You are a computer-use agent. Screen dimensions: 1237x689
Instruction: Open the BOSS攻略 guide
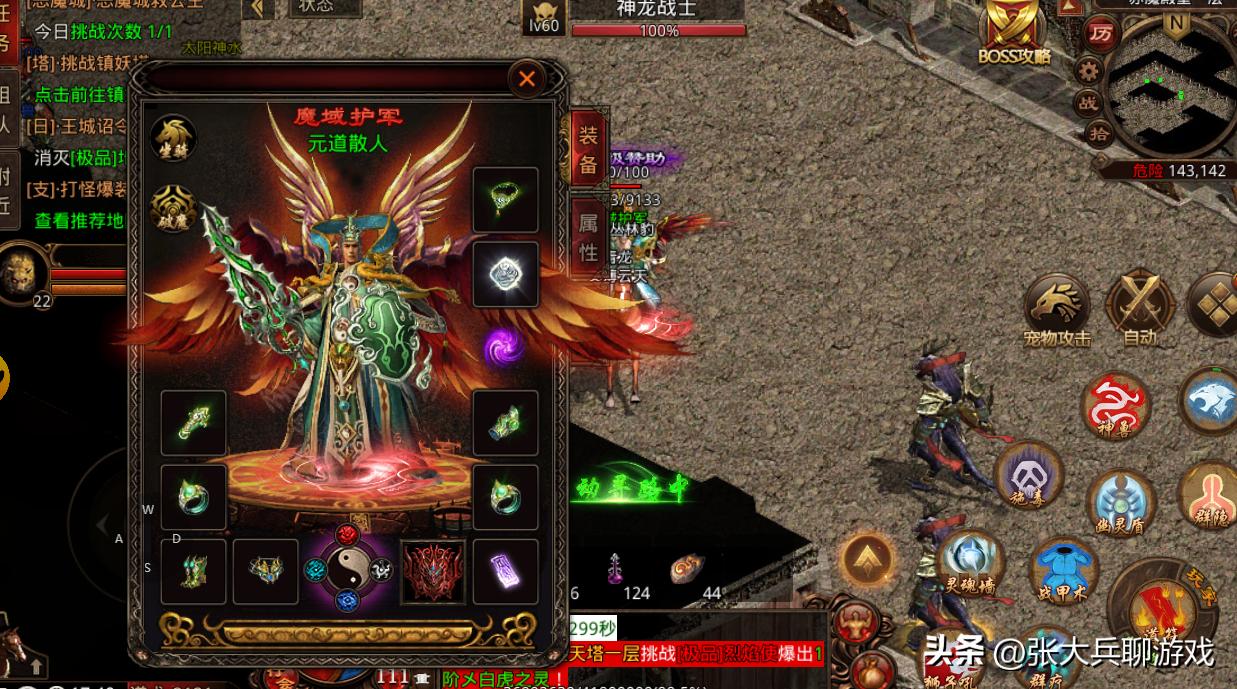[1015, 36]
